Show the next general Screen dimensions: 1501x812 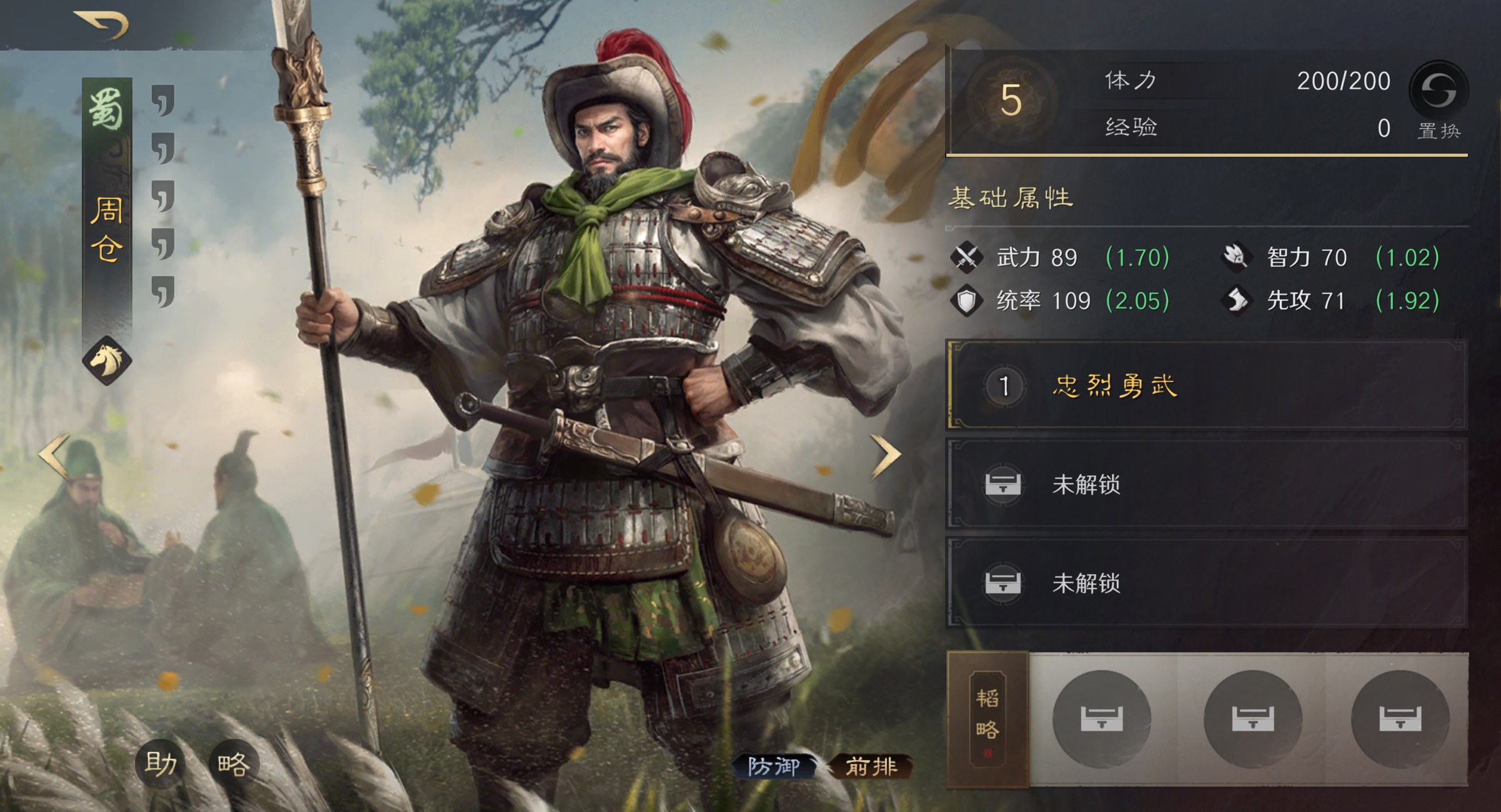click(x=886, y=456)
